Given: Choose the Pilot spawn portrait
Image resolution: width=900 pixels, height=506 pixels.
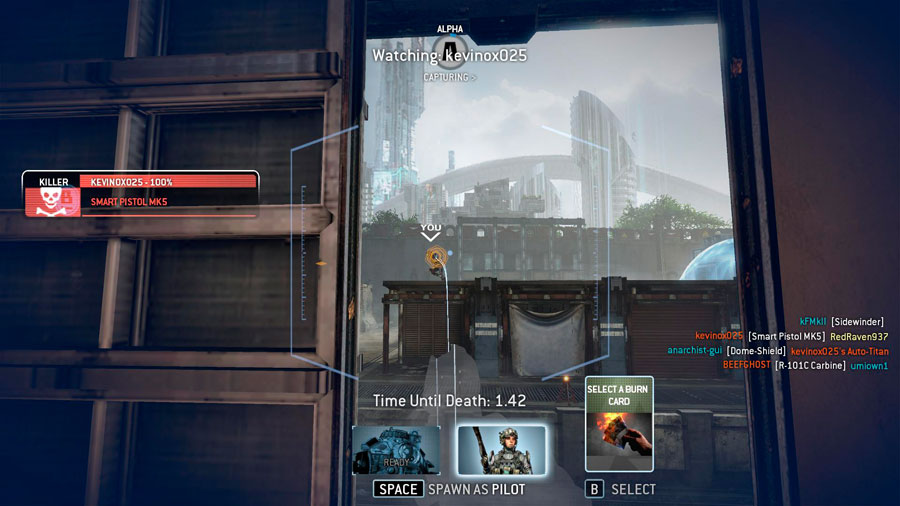Looking at the screenshot, I should click(x=502, y=450).
